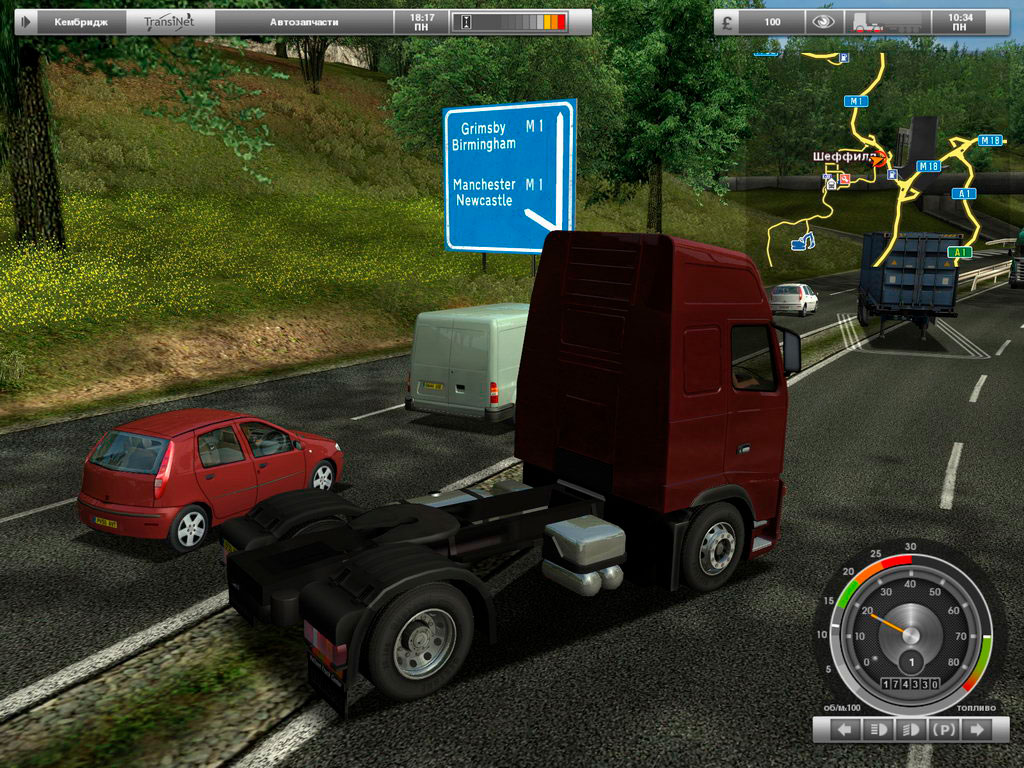Switch on the low beam headlights
This screenshot has width=1024, height=768.
(910, 731)
